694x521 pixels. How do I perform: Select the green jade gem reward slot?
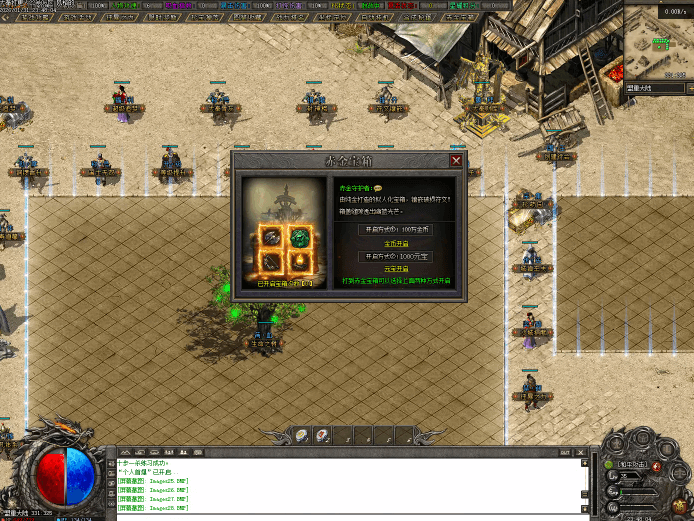pyautogui.click(x=300, y=238)
